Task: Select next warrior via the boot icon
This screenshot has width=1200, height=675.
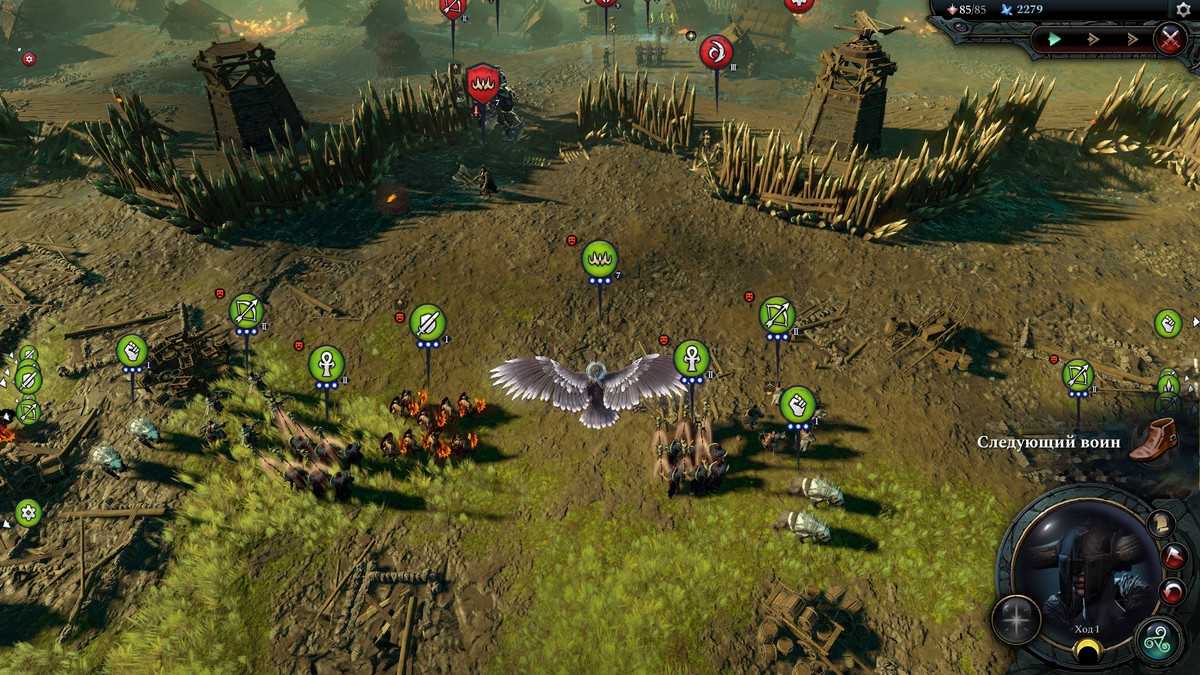Action: (x=1152, y=440)
